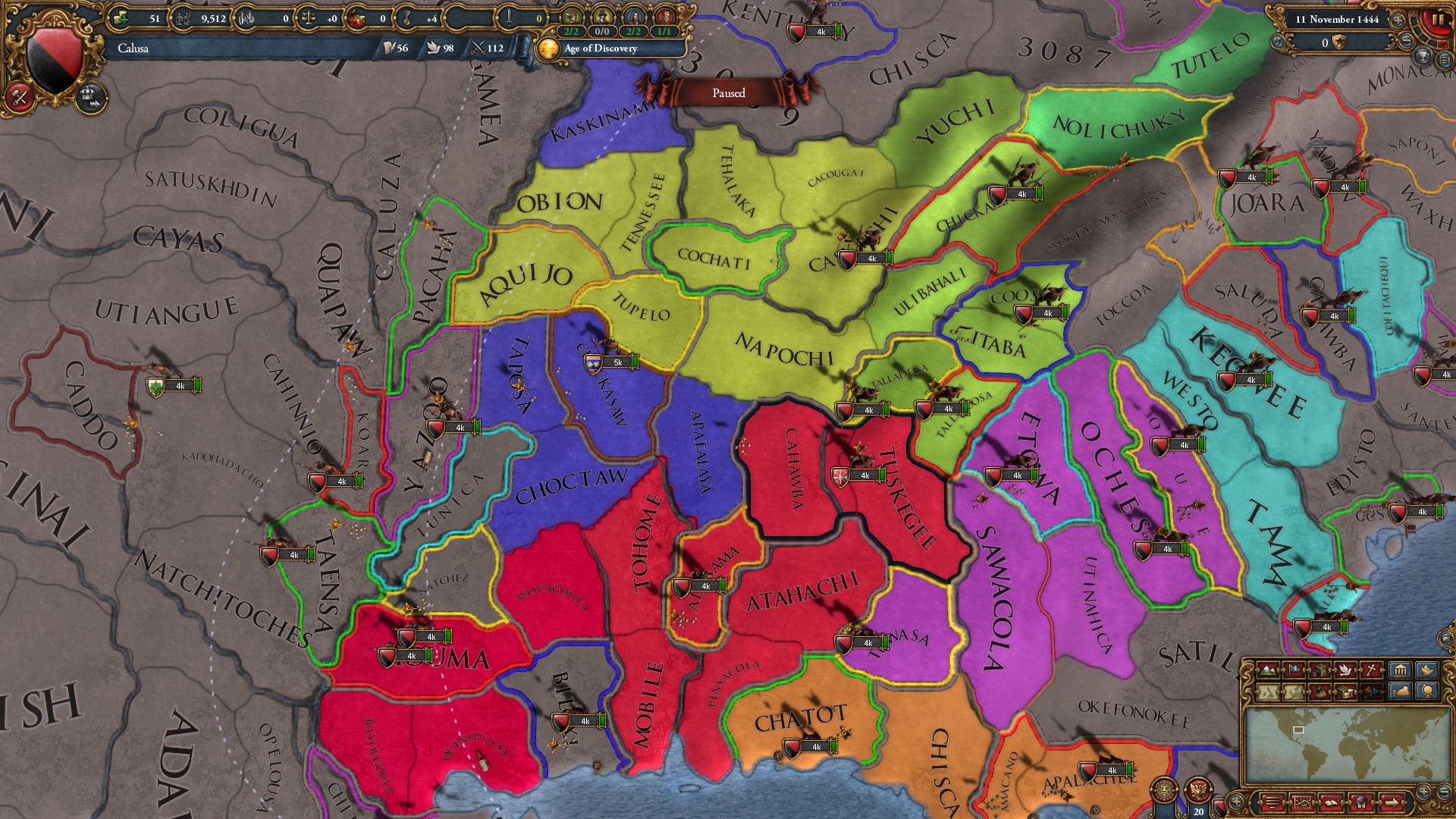Zoom in with the minimap plus button

[1423, 792]
